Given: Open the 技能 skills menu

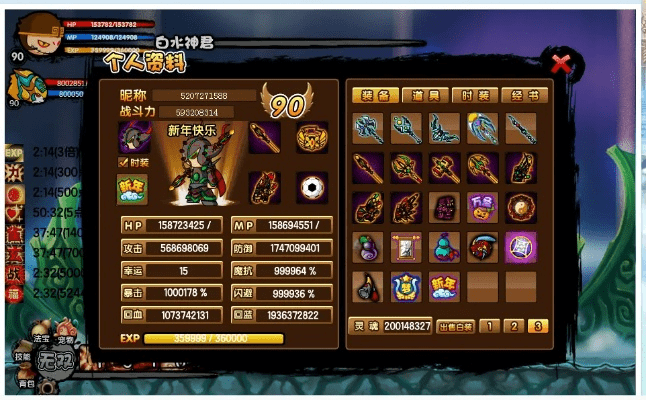Looking at the screenshot, I should [x=22, y=357].
